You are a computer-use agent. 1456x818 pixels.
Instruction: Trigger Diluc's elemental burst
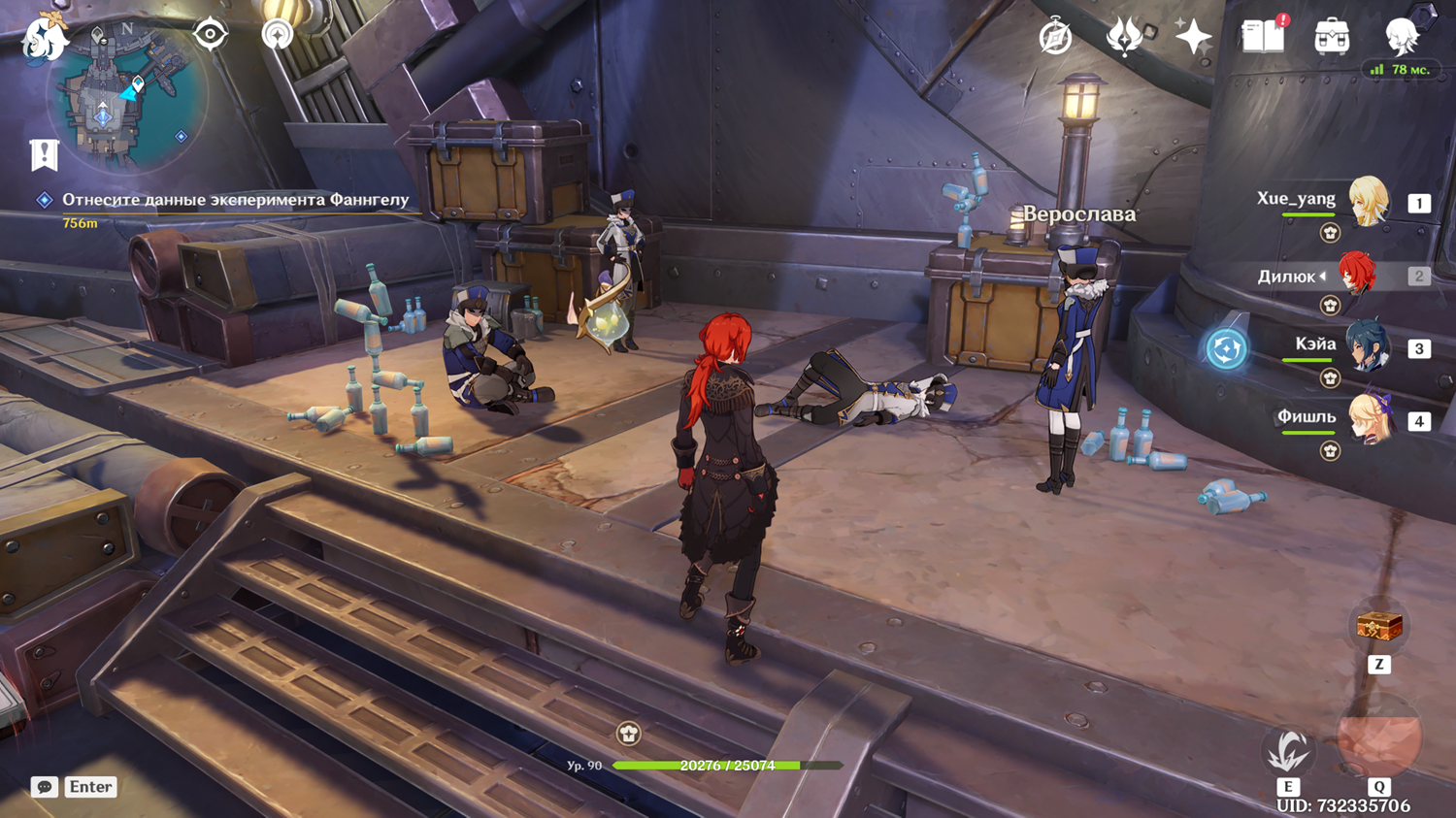(1378, 737)
